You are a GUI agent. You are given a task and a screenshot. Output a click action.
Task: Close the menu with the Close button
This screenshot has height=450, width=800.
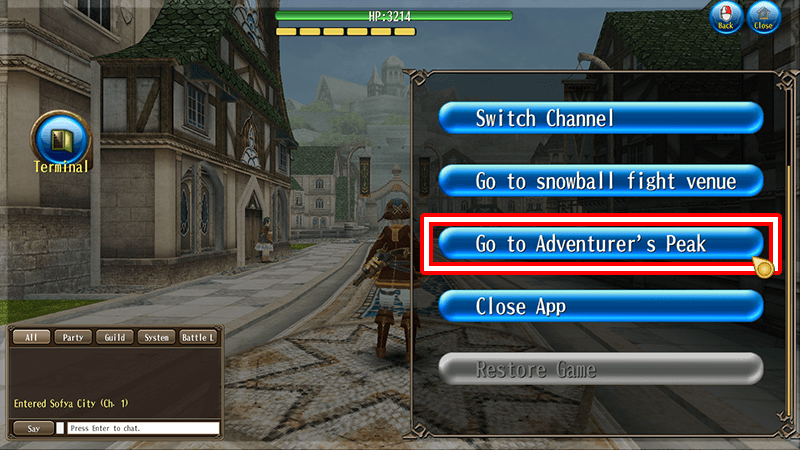coord(764,17)
